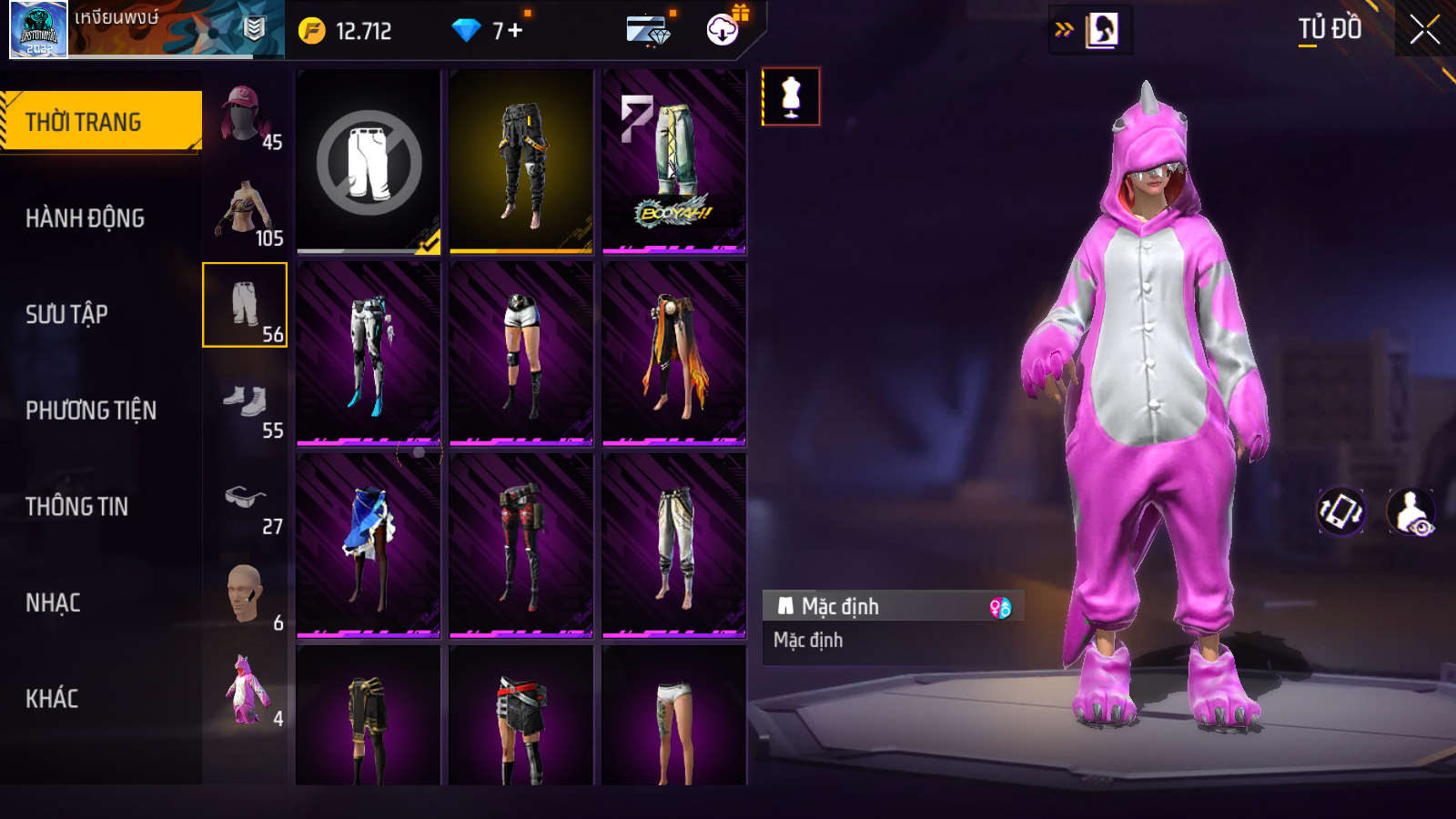The image size is (1456, 819).
Task: Equip the BOOYAH pants item
Action: coord(674,162)
